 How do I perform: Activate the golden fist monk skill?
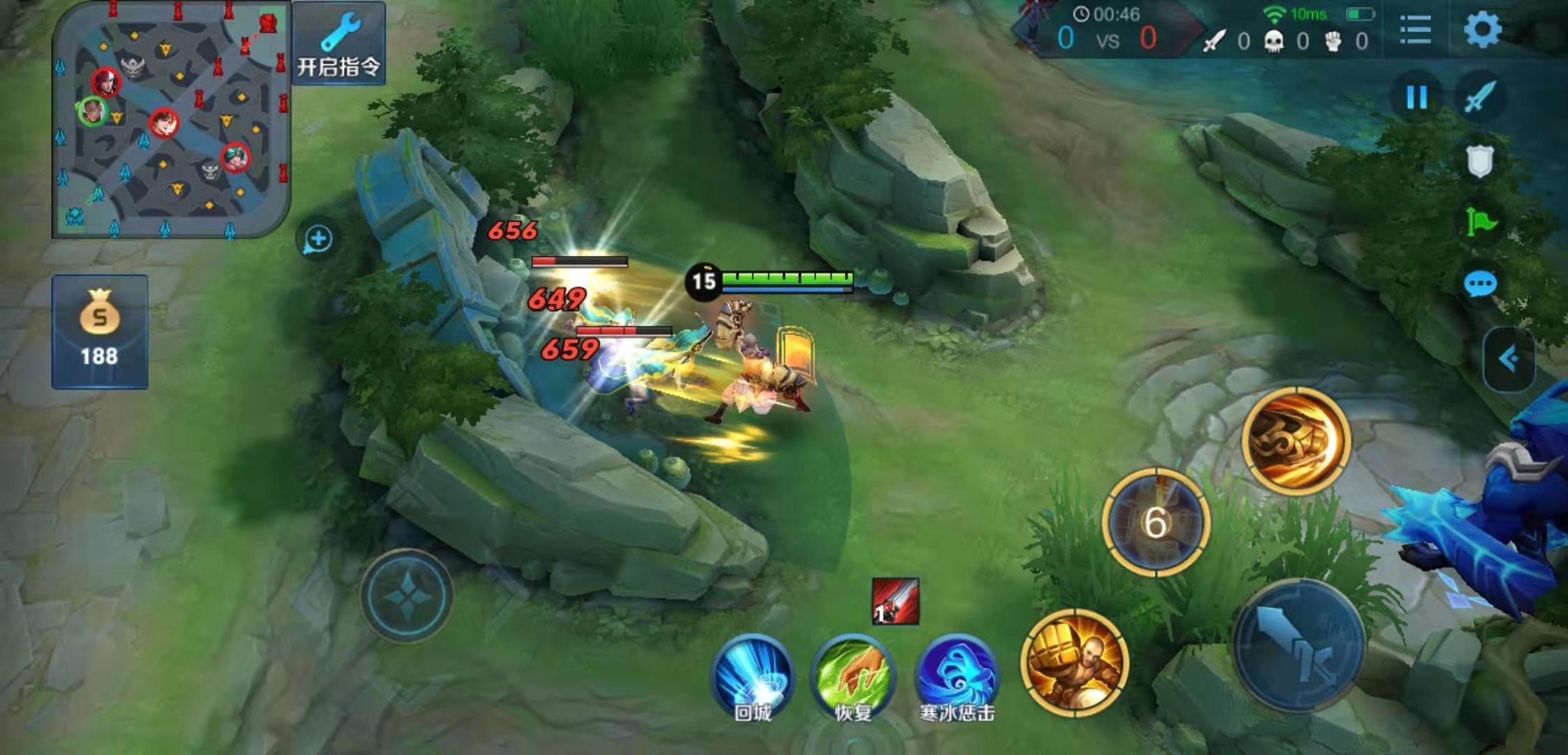1075,663
